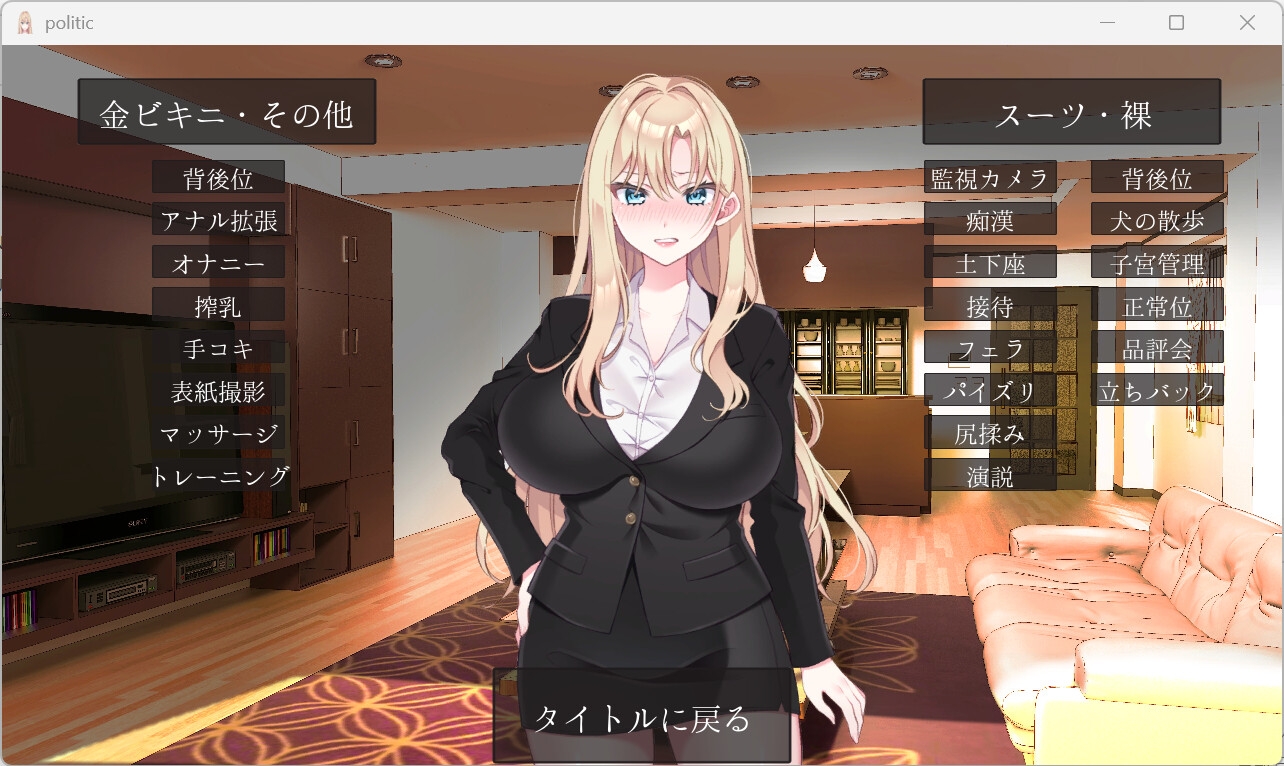Open the 表紙撮影 scene

tap(218, 391)
